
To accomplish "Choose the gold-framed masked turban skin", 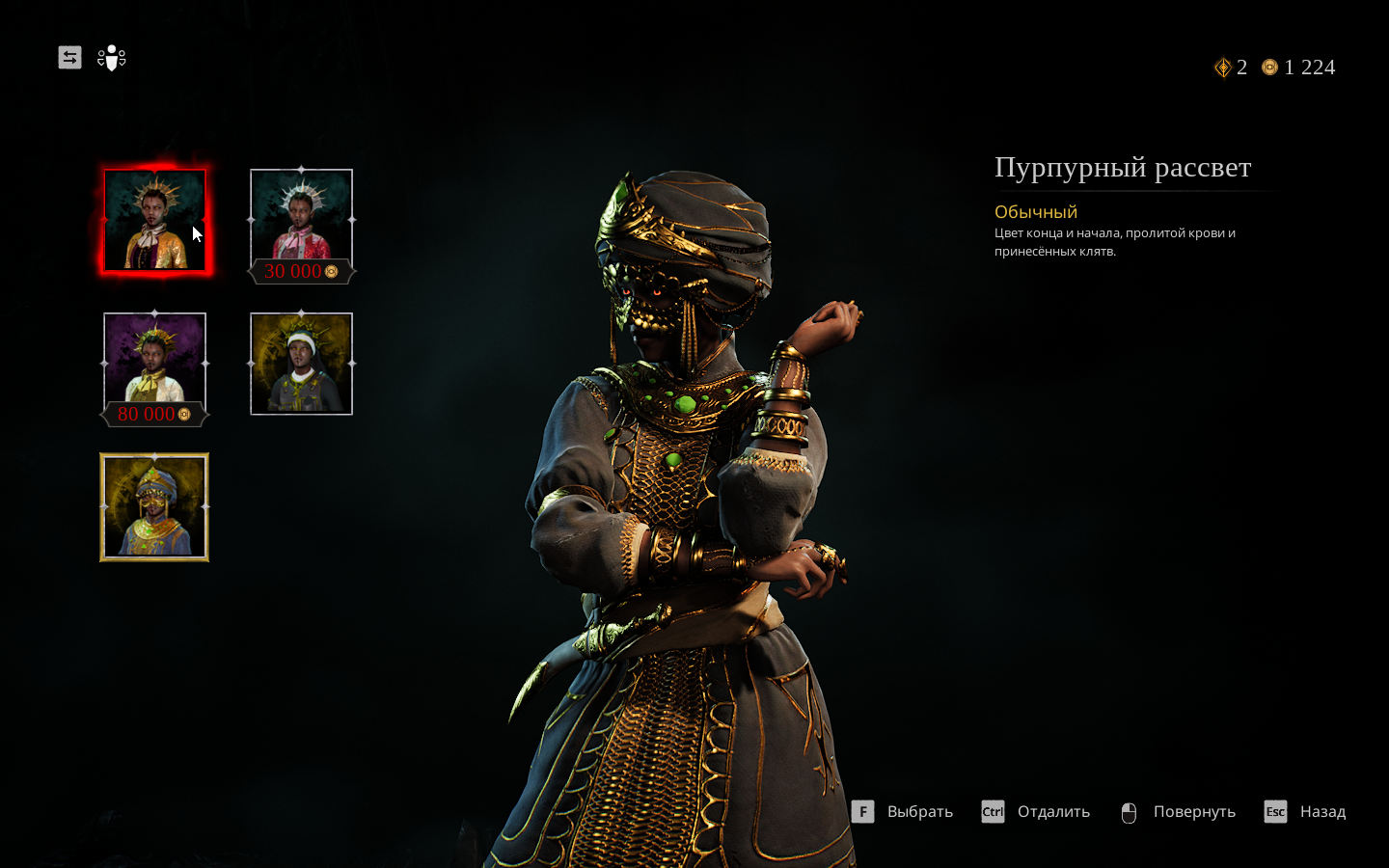I will [x=154, y=507].
